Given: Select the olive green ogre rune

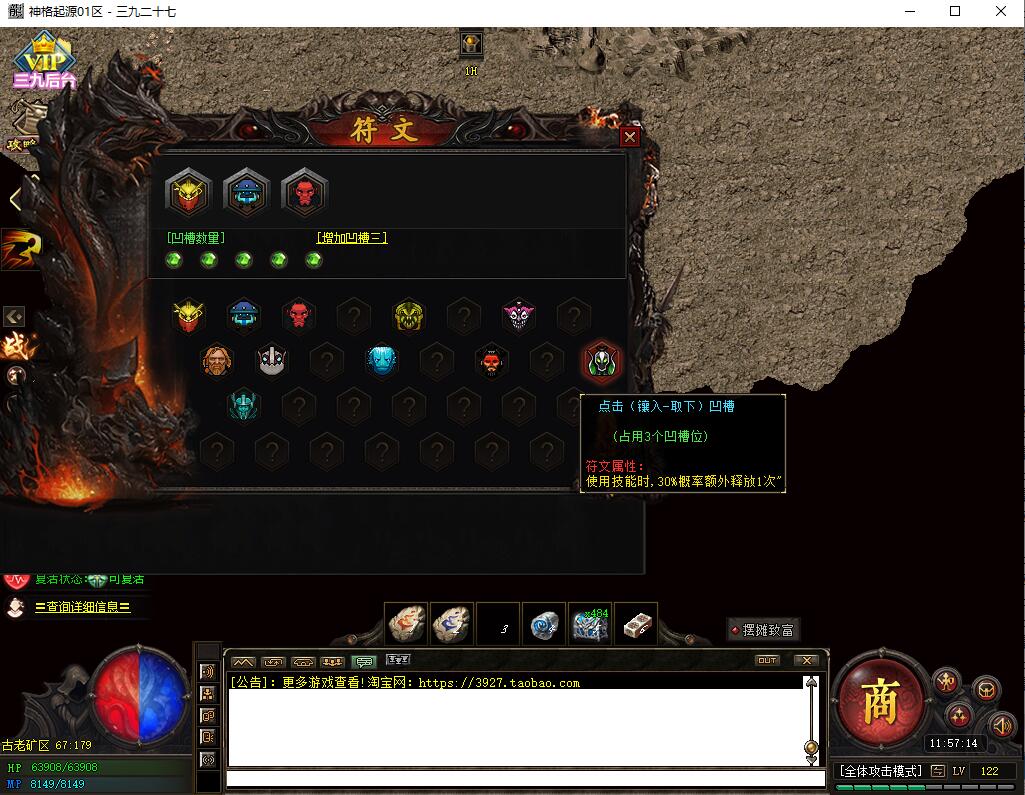Looking at the screenshot, I should [x=408, y=316].
